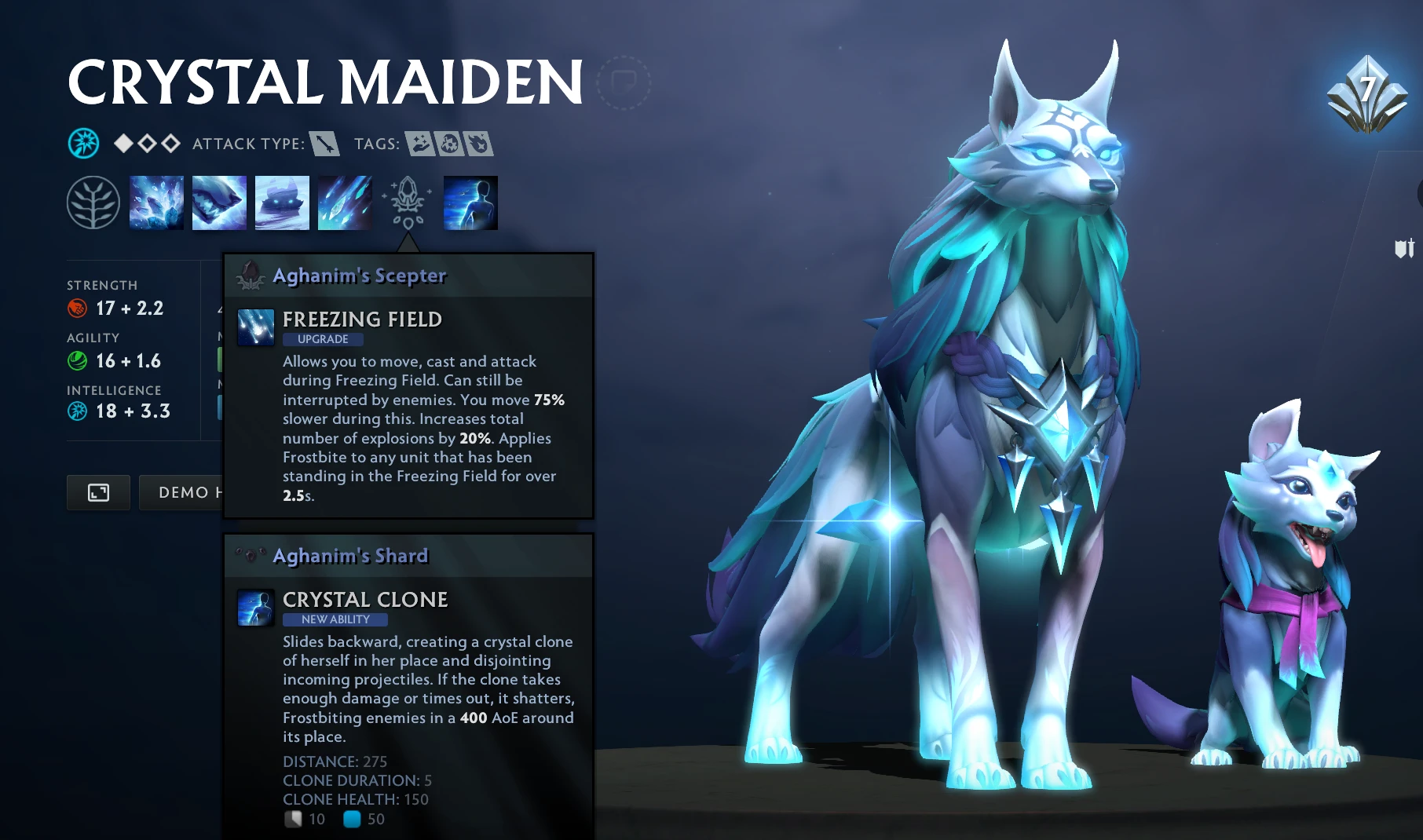Screen dimensions: 1423x840
Task: Click the shield and sword icon
Action: pyautogui.click(x=1404, y=249)
